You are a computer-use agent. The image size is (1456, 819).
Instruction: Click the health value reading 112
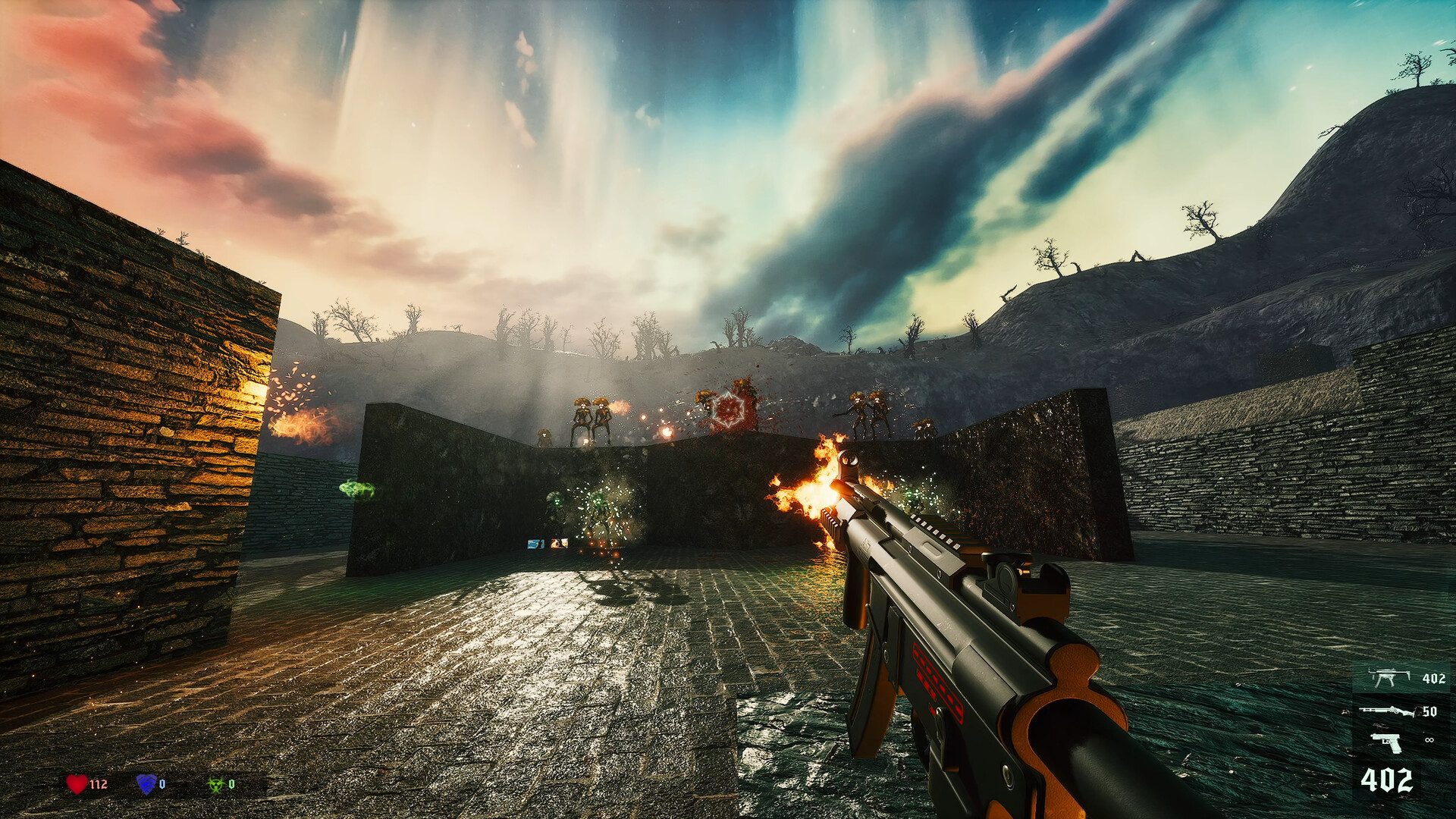click(x=99, y=783)
